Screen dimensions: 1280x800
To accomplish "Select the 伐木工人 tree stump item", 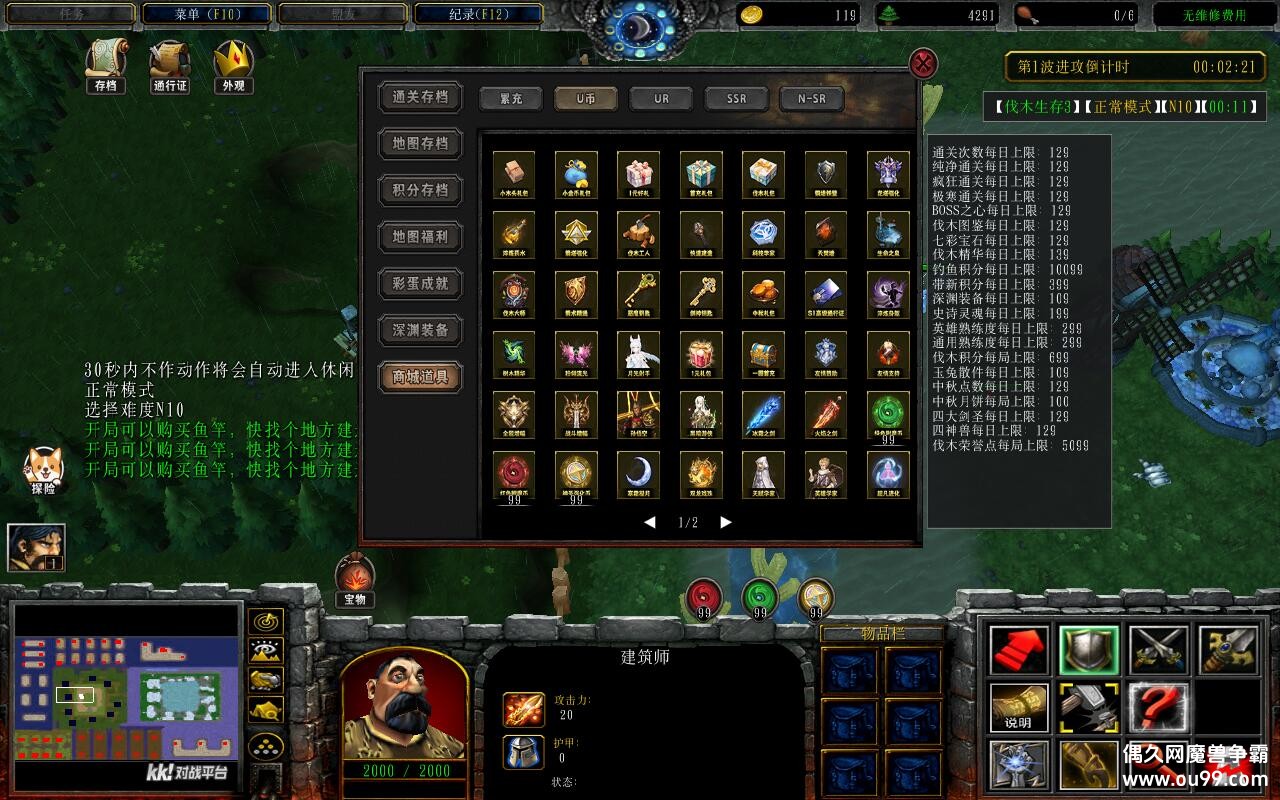I will click(x=638, y=232).
